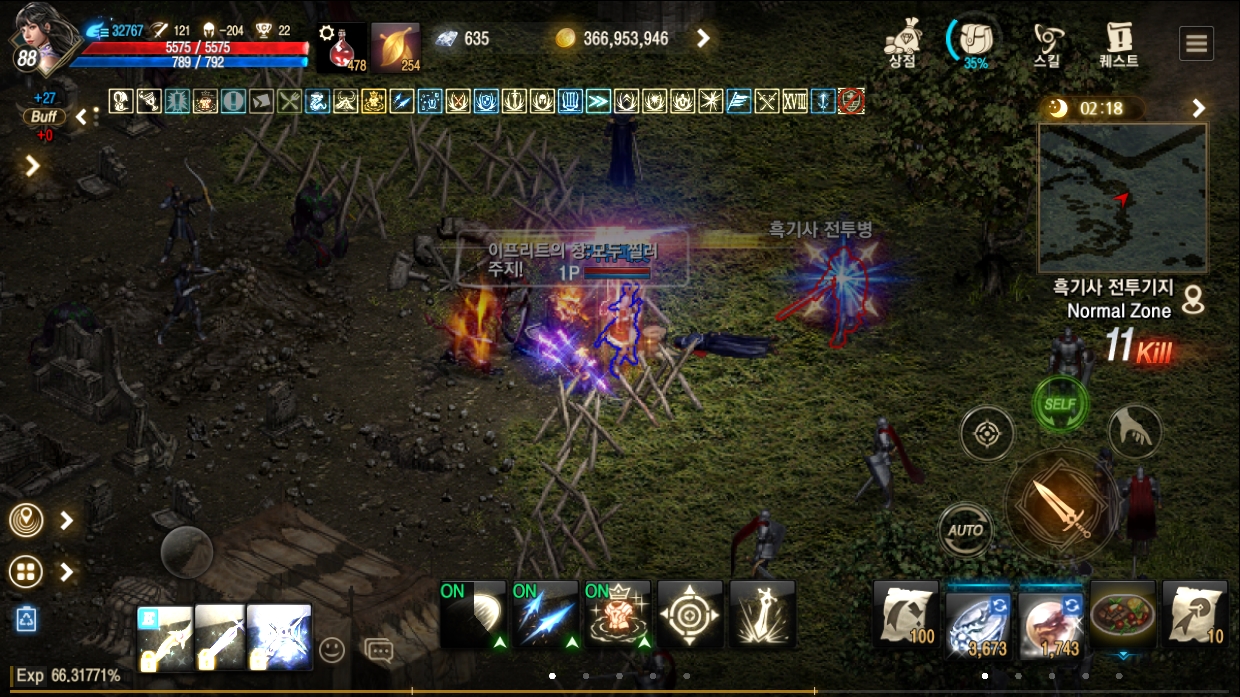Viewport: 1240px width, 697px height.
Task: Use the teleport scroll with 100 count
Action: (906, 614)
